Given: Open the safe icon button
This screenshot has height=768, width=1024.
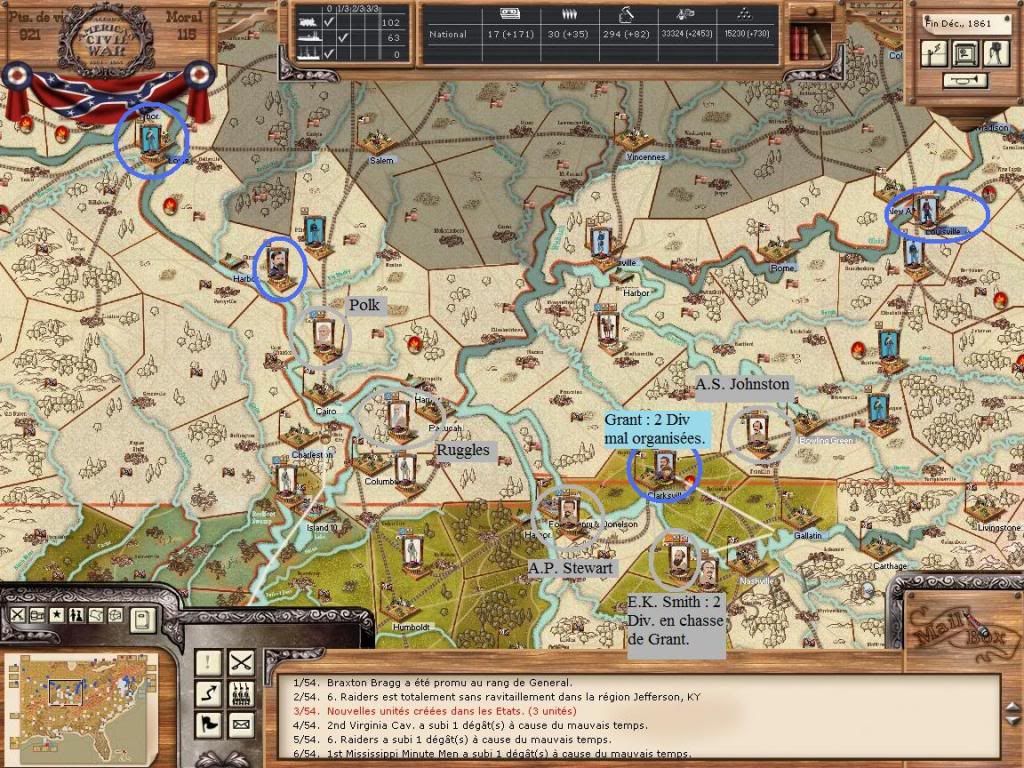Looking at the screenshot, I should 964,53.
